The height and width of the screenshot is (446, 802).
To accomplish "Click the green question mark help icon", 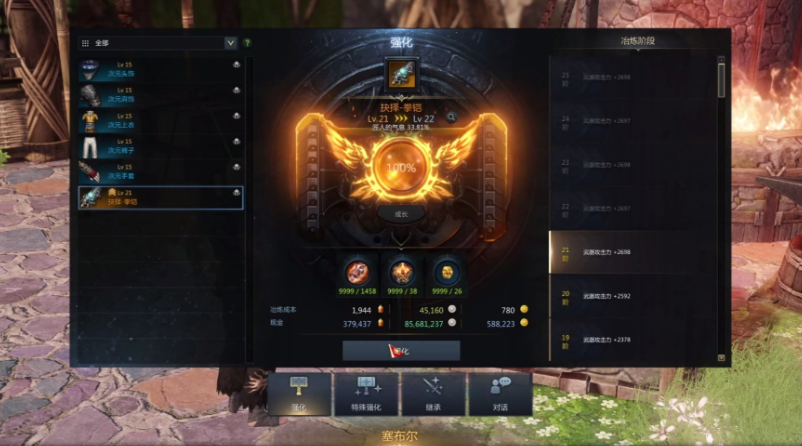I will pyautogui.click(x=247, y=43).
